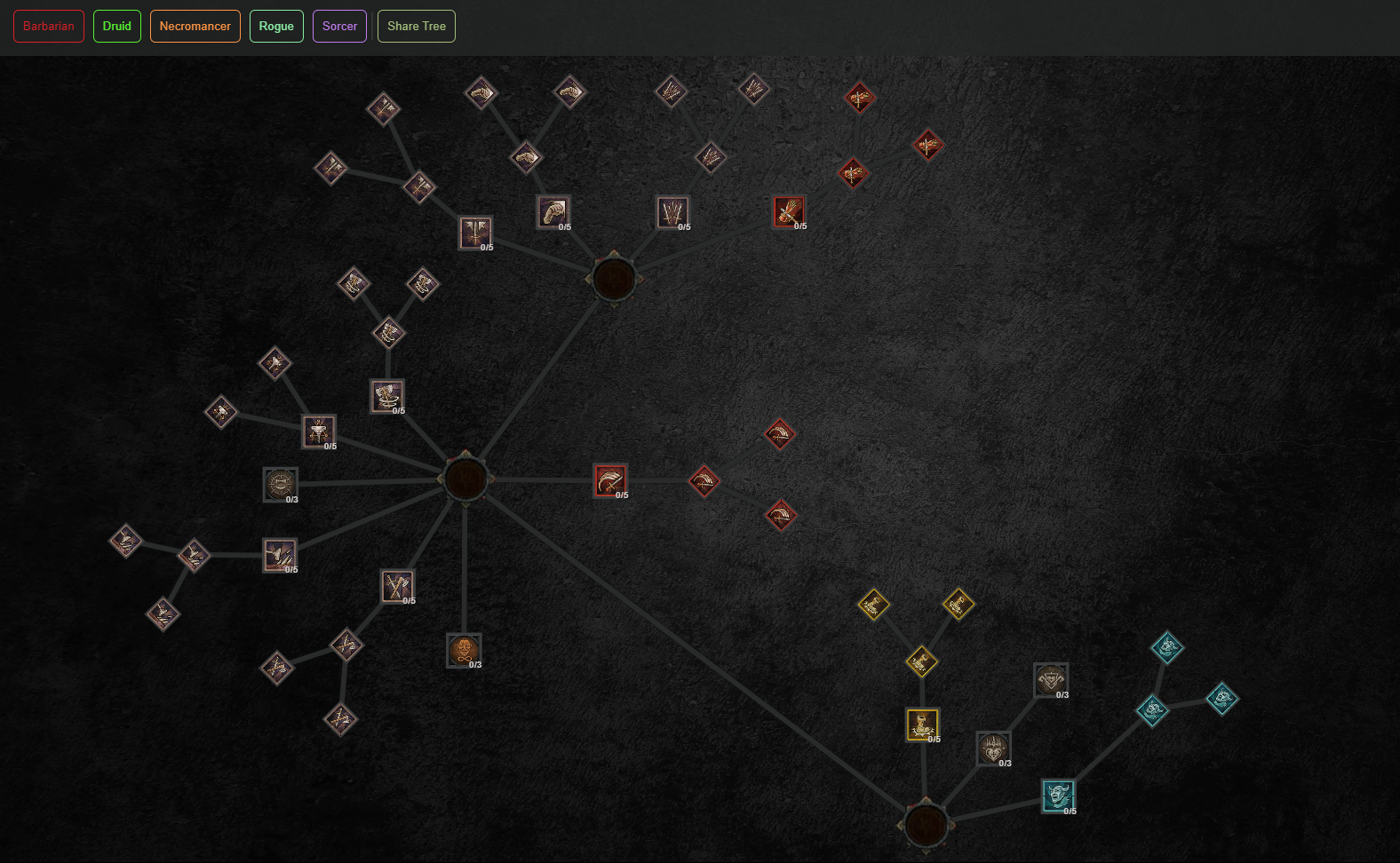
Task: Select the orange face passive skill
Action: [463, 649]
